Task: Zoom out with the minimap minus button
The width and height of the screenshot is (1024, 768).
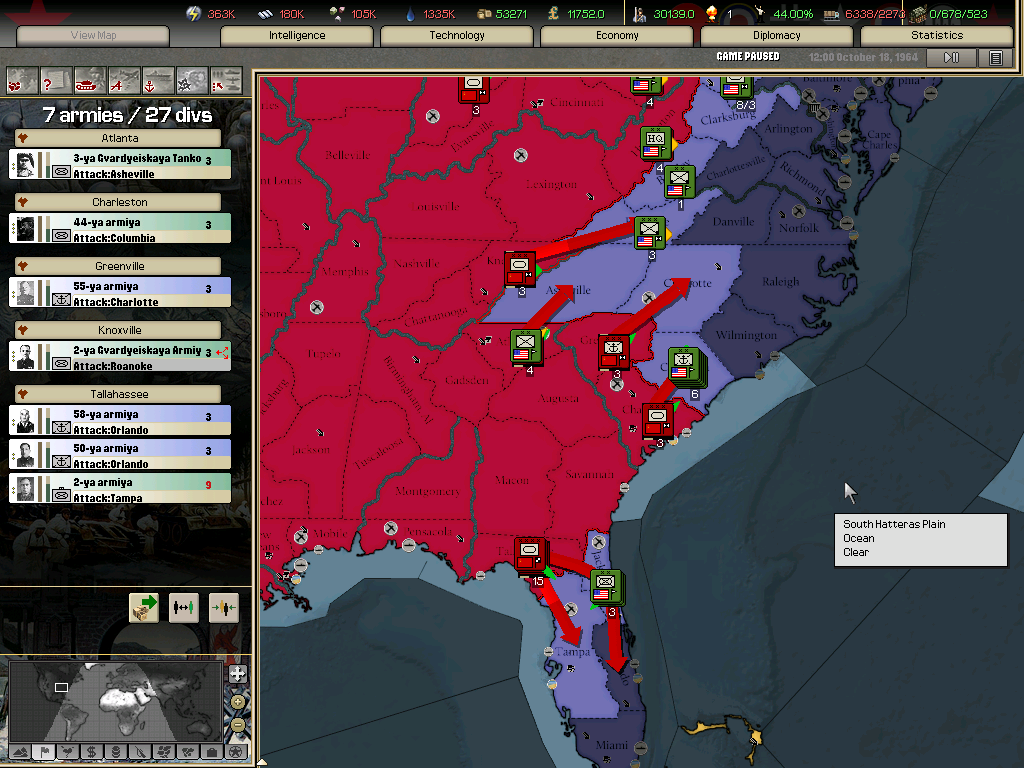Action: pos(237,724)
